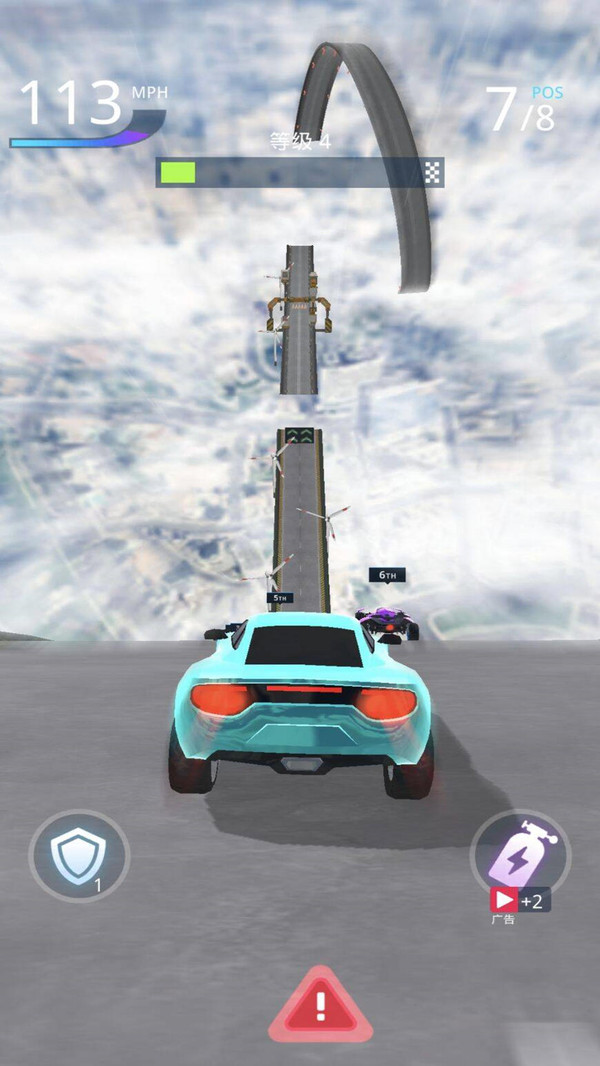Tap the red warning triangle button
This screenshot has width=600, height=1066.
coord(320,1005)
